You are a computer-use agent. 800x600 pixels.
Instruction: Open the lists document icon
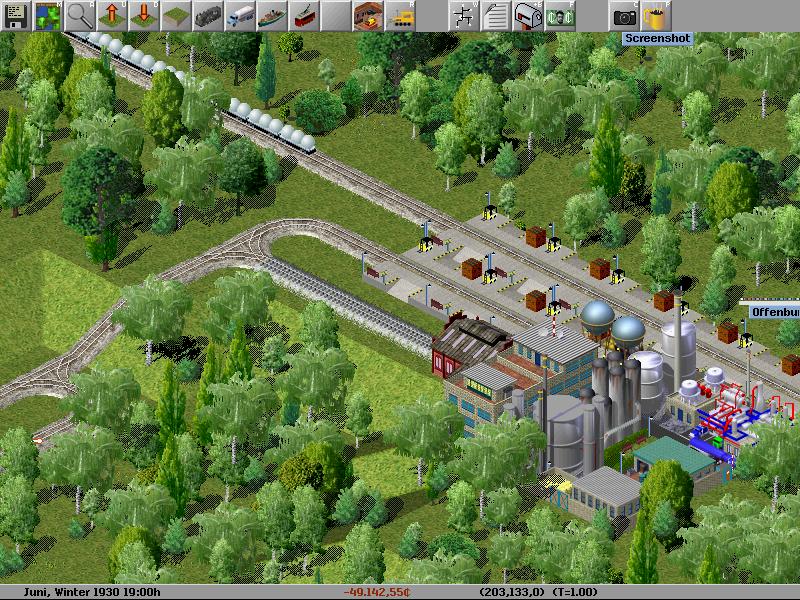pyautogui.click(x=495, y=15)
